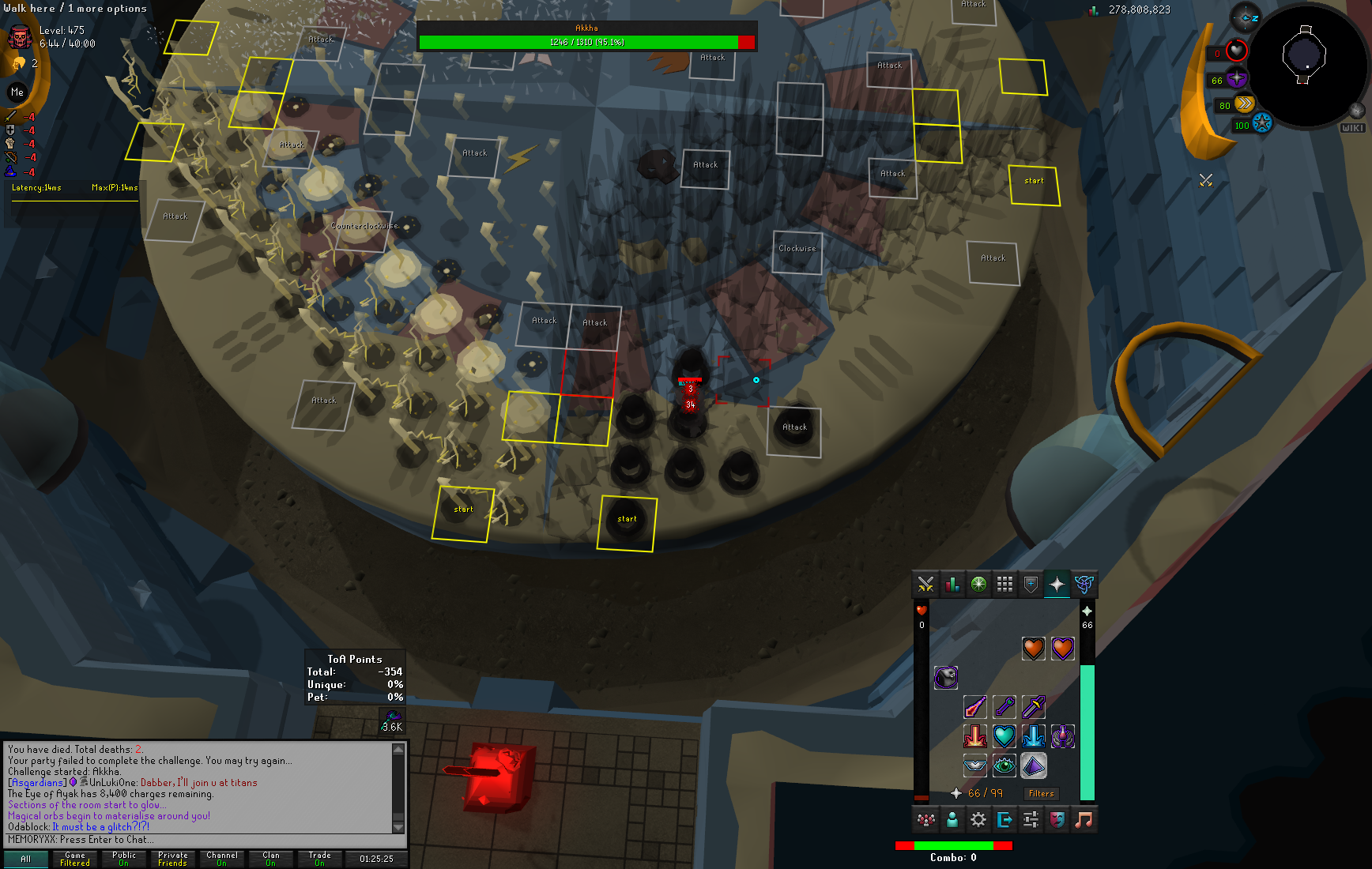Open the Combat Options tab
The width and height of the screenshot is (1372, 869).
pyautogui.click(x=925, y=585)
